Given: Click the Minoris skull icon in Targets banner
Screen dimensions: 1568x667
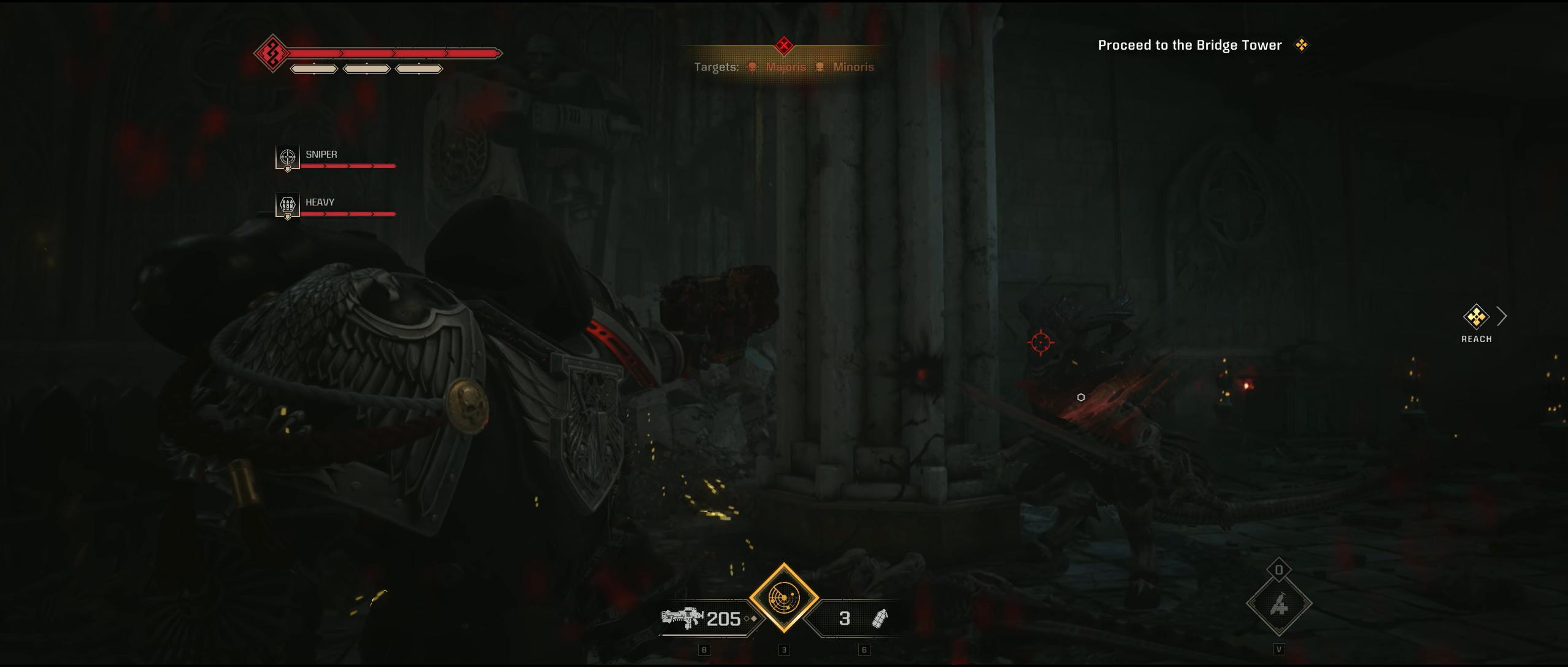Looking at the screenshot, I should [x=820, y=67].
